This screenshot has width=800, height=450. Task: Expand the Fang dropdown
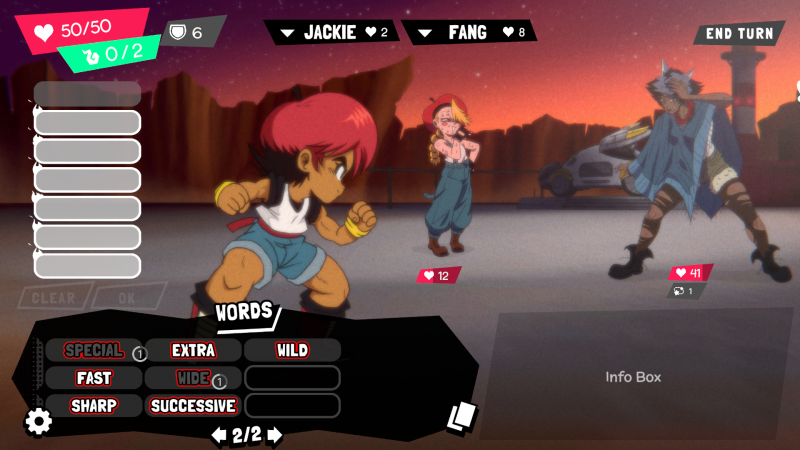point(427,33)
